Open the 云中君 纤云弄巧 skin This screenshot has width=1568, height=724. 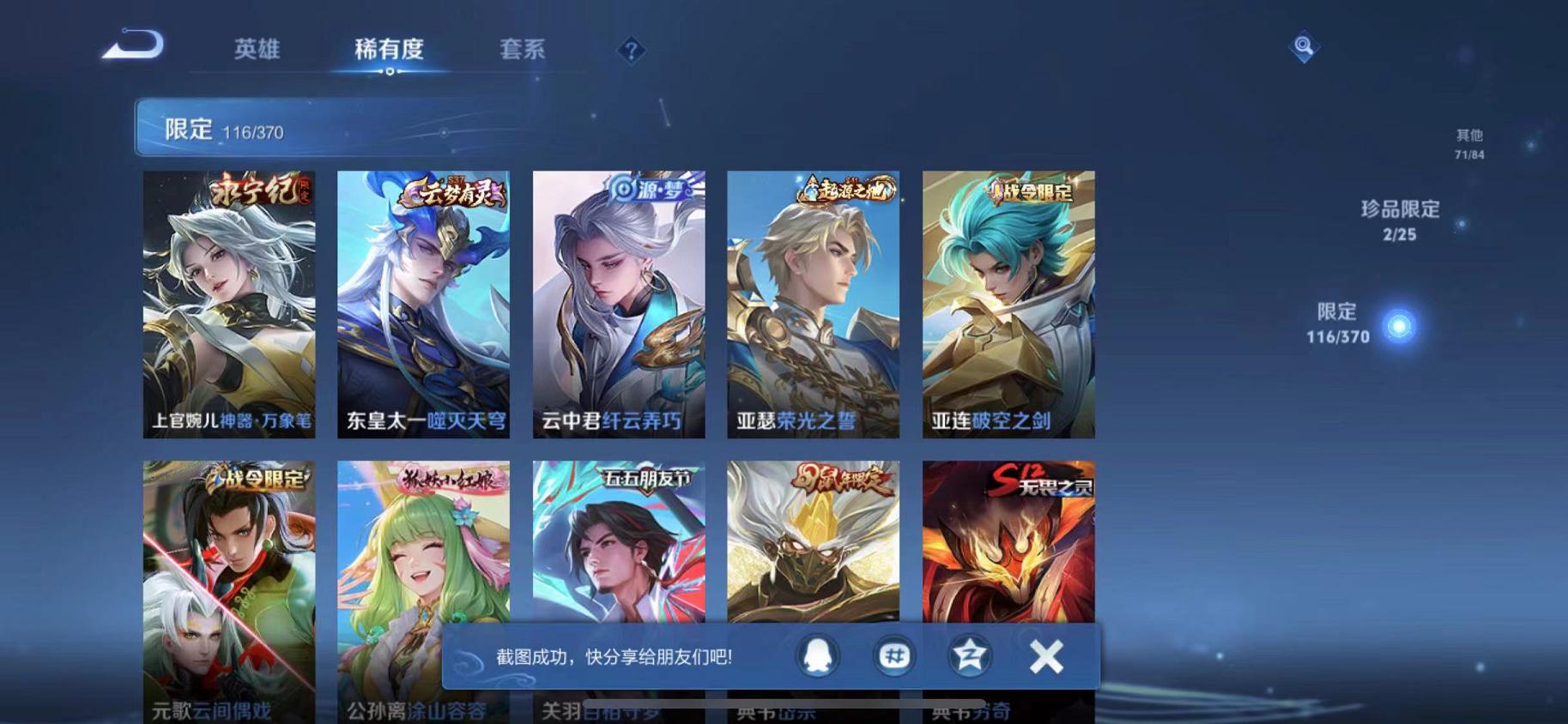[620, 300]
